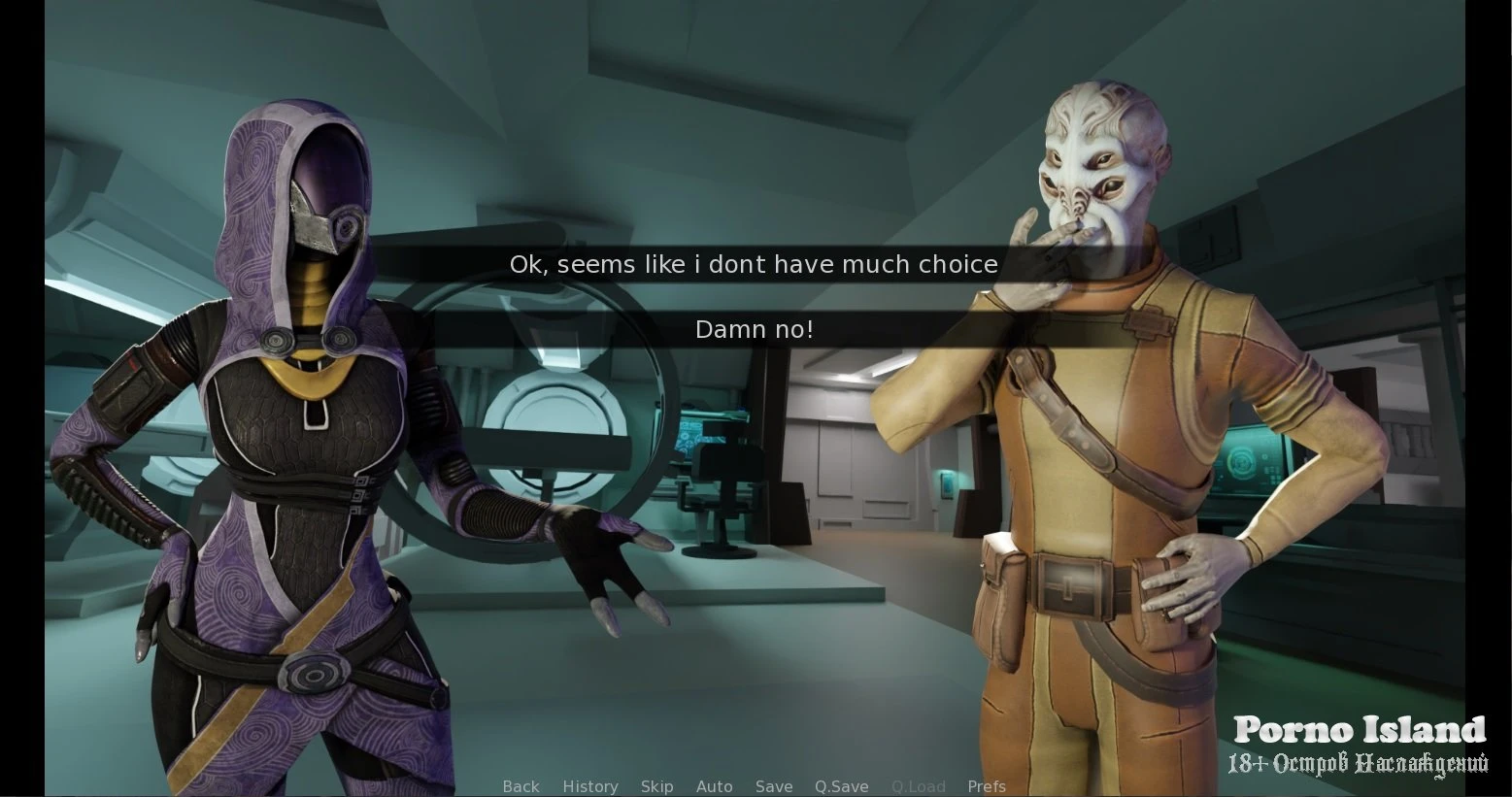
Task: Select the "Damn no!" reply
Action: pos(754,330)
